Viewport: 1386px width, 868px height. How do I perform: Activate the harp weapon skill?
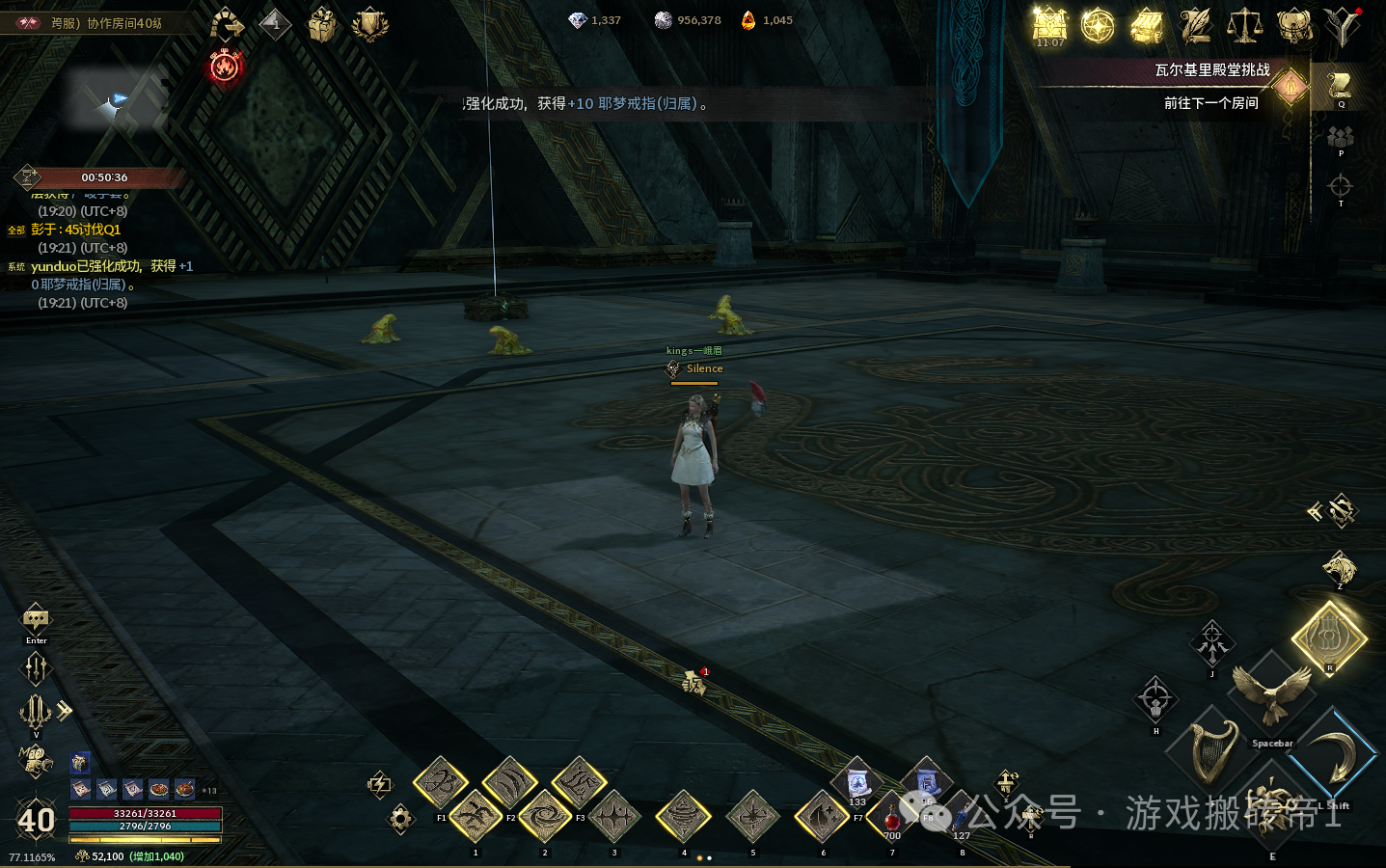click(1213, 752)
